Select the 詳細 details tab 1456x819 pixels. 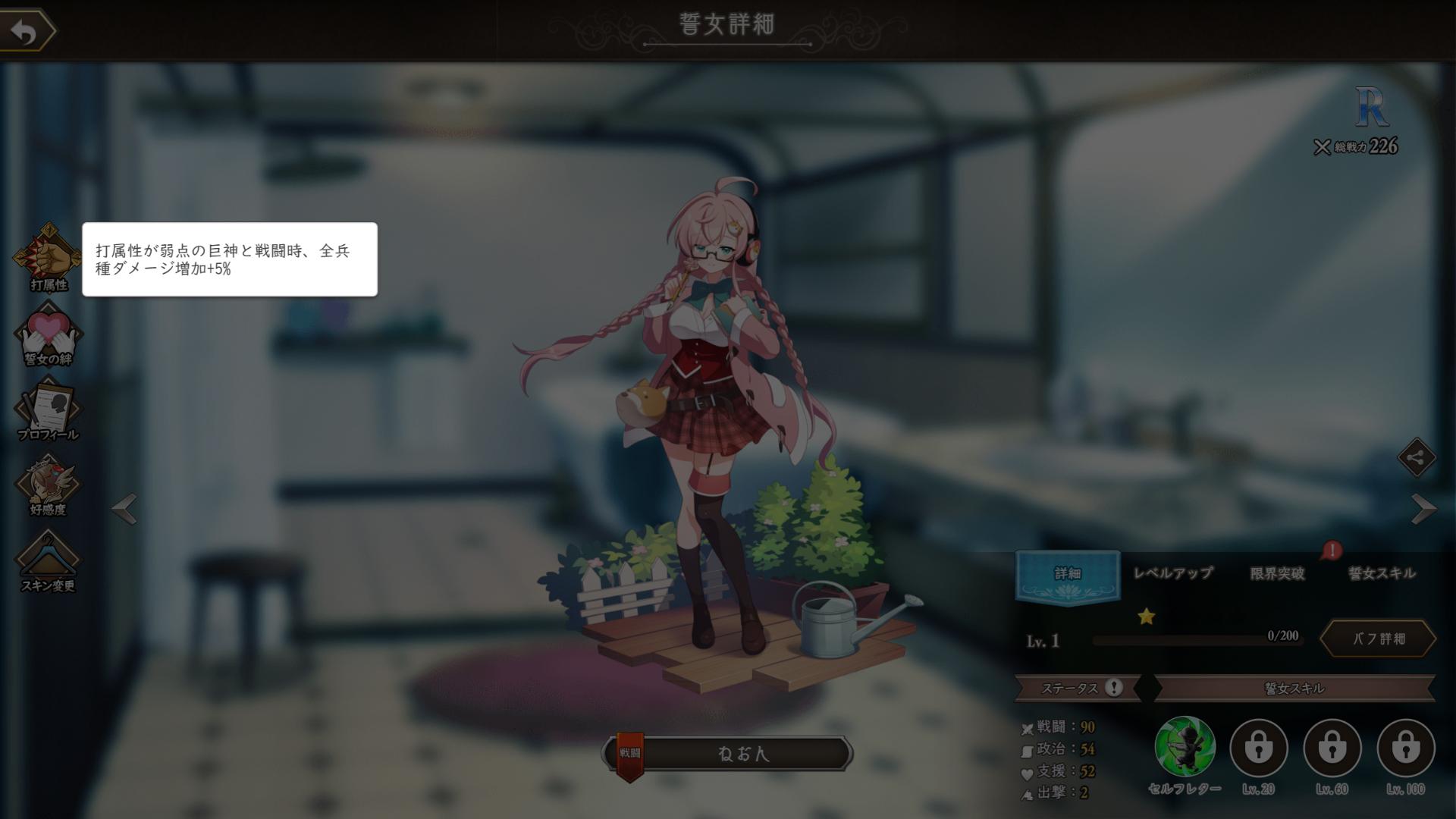1068,574
